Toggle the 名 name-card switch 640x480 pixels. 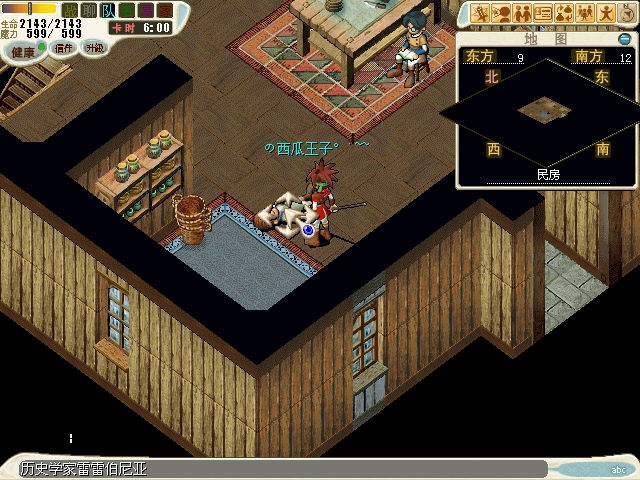[127, 10]
